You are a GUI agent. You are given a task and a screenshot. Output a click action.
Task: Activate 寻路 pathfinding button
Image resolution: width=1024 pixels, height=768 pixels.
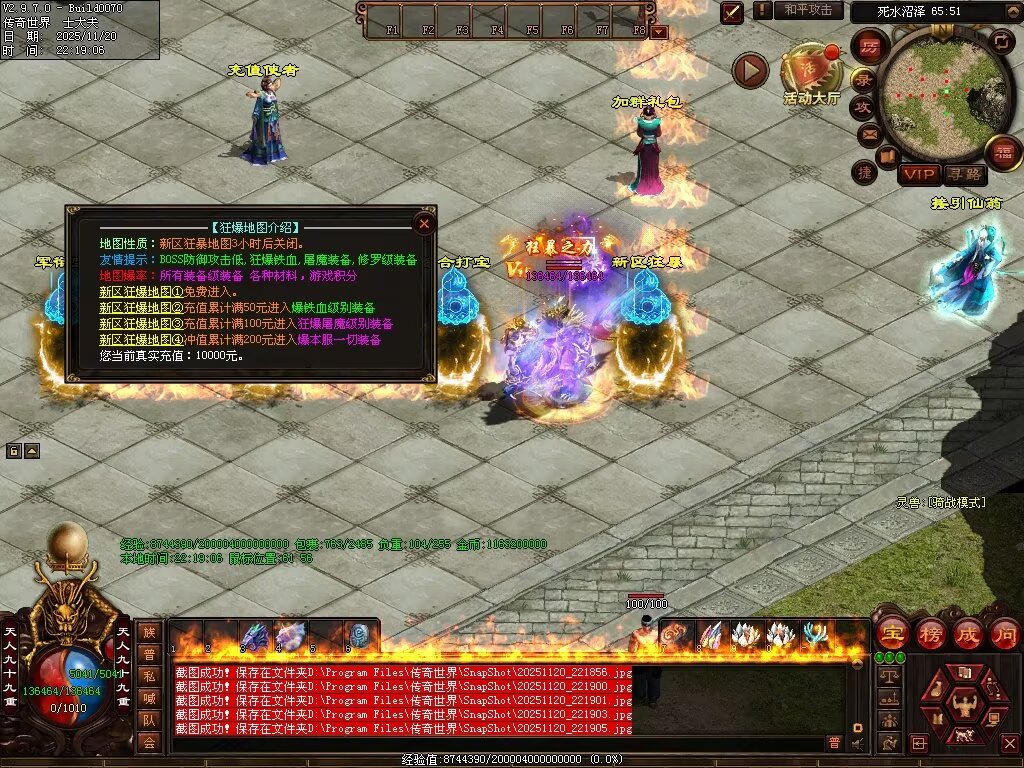click(964, 175)
